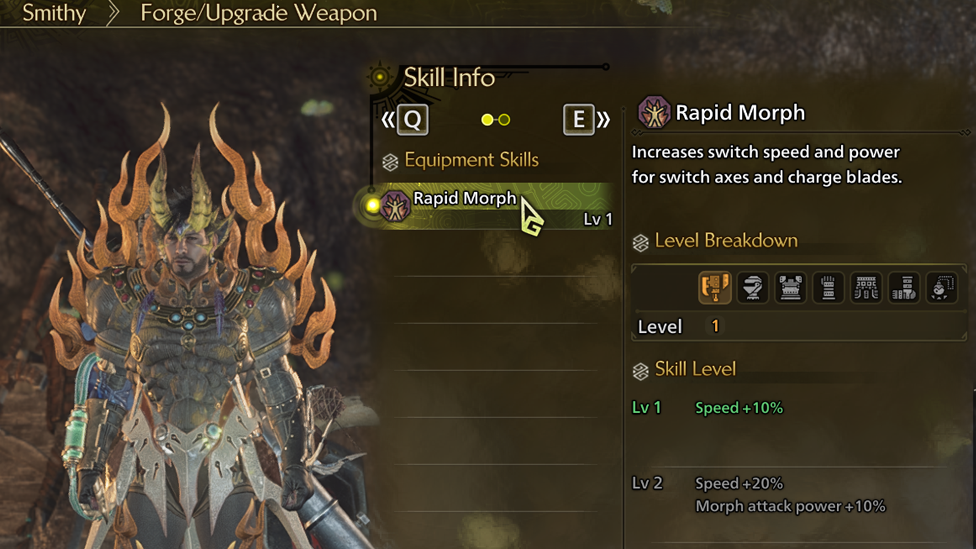976x549 pixels.
Task: Click the Forge/Upgrade Weapon breadcrumb
Action: tap(258, 14)
